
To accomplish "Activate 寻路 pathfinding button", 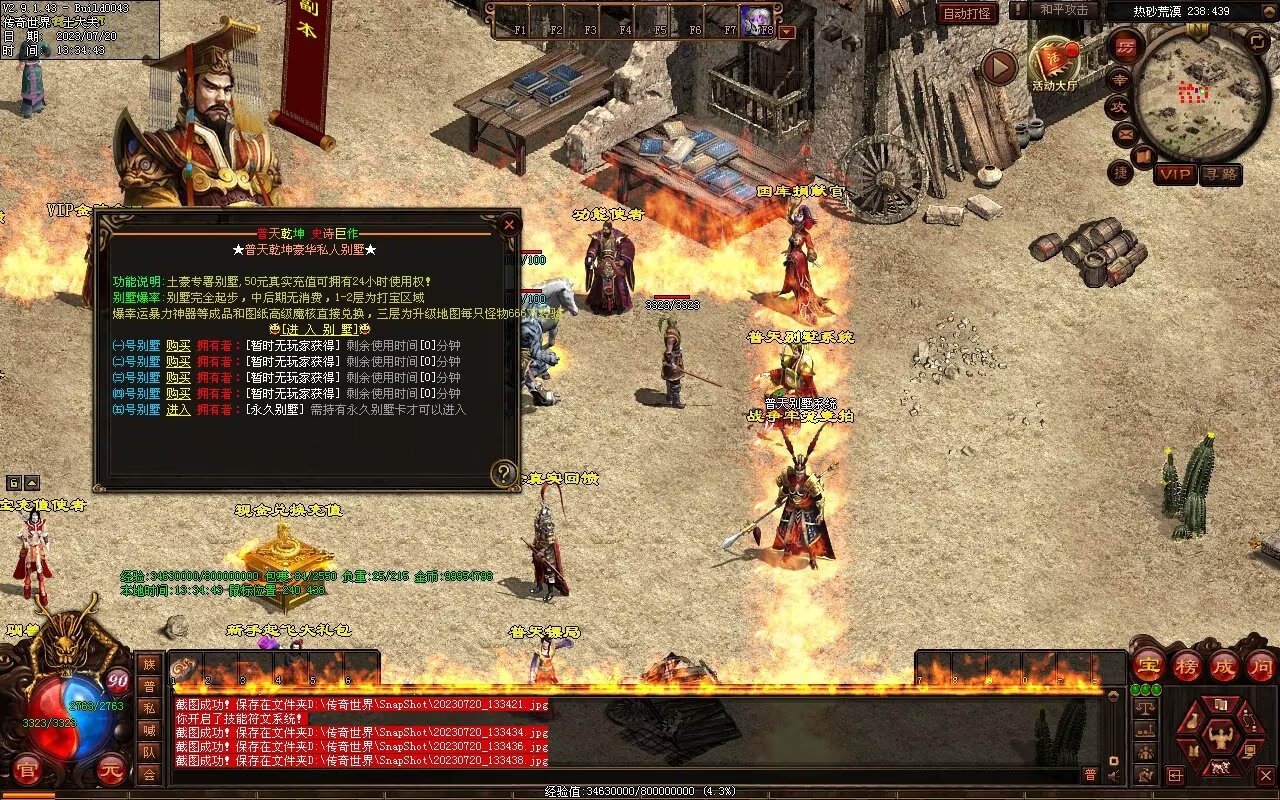I will pyautogui.click(x=1220, y=174).
